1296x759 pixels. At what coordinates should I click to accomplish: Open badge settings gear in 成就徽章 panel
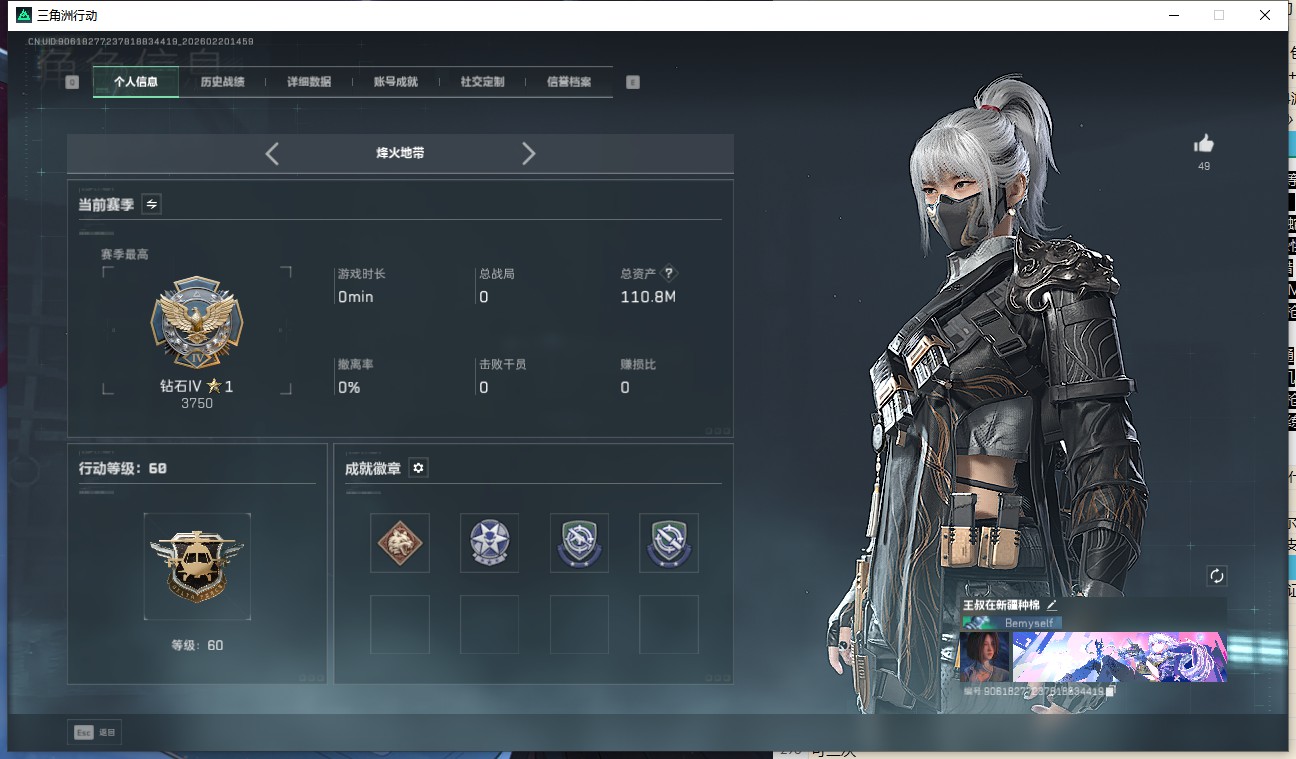418,467
